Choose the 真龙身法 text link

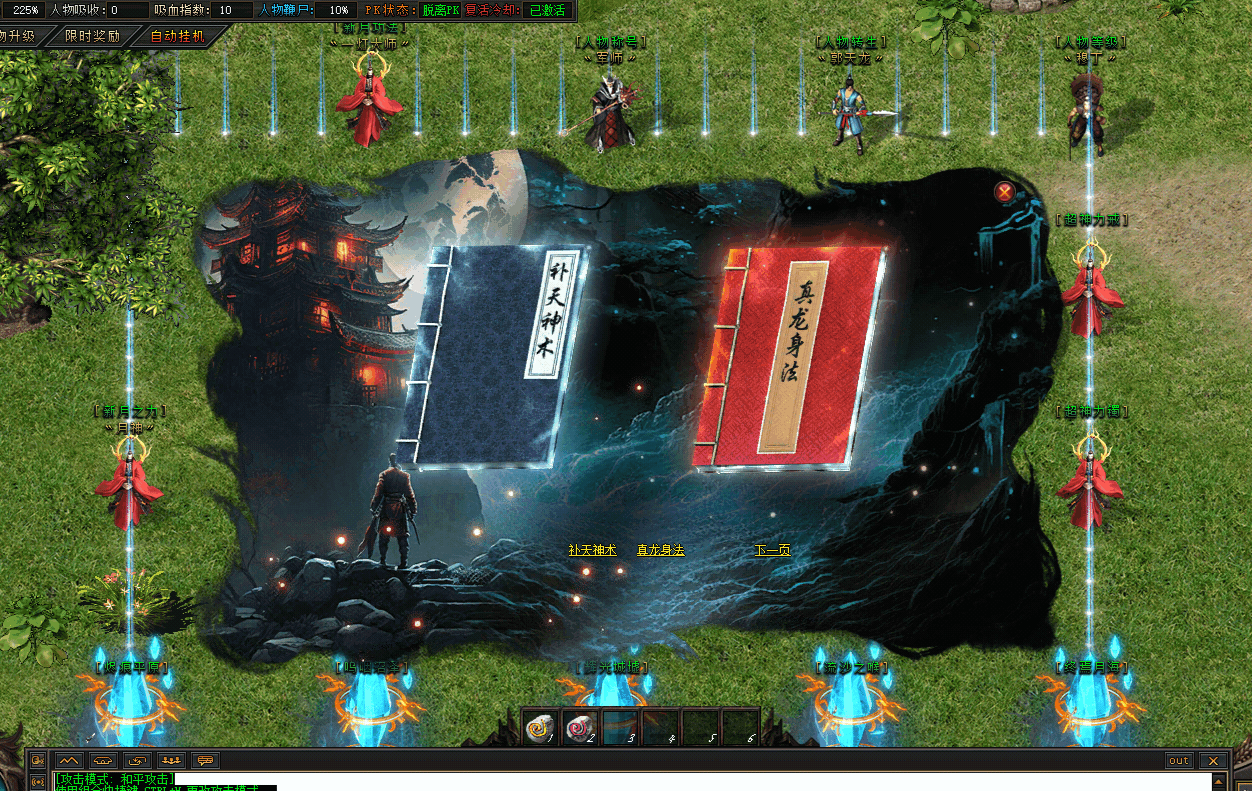pyautogui.click(x=660, y=550)
